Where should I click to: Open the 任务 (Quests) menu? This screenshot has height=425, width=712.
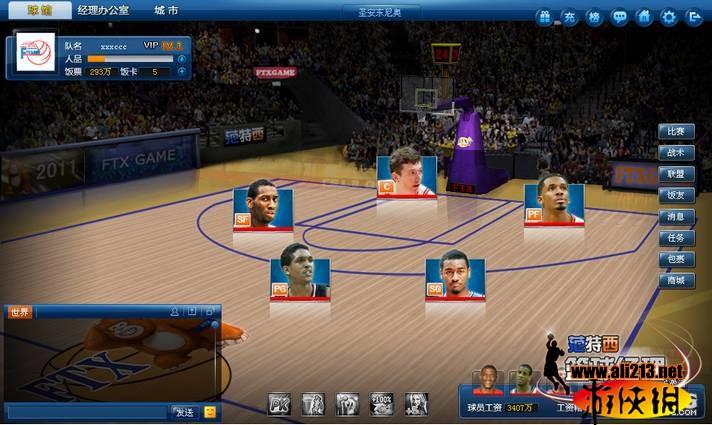click(677, 238)
